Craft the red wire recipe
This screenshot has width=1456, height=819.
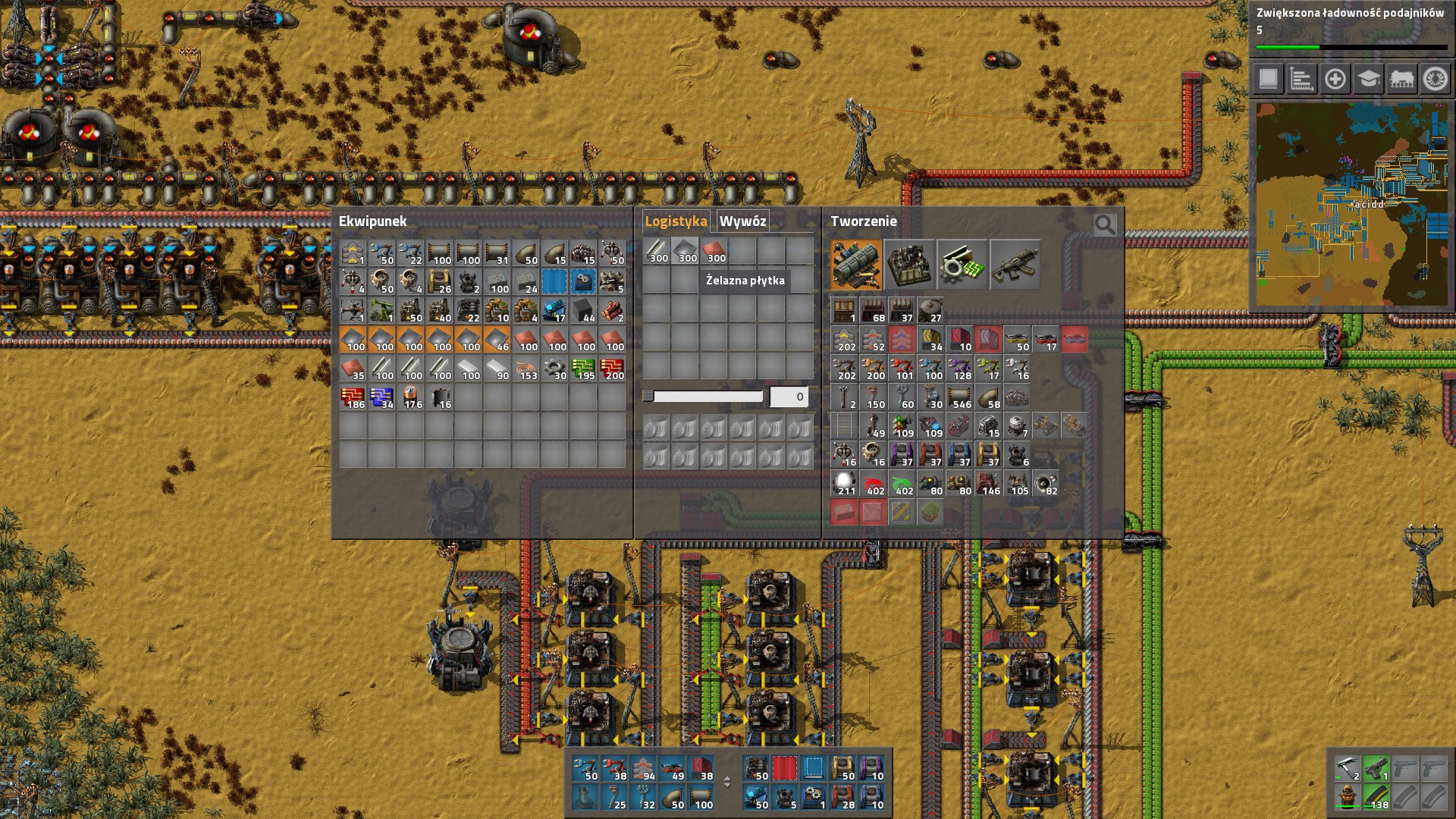pyautogui.click(x=874, y=484)
